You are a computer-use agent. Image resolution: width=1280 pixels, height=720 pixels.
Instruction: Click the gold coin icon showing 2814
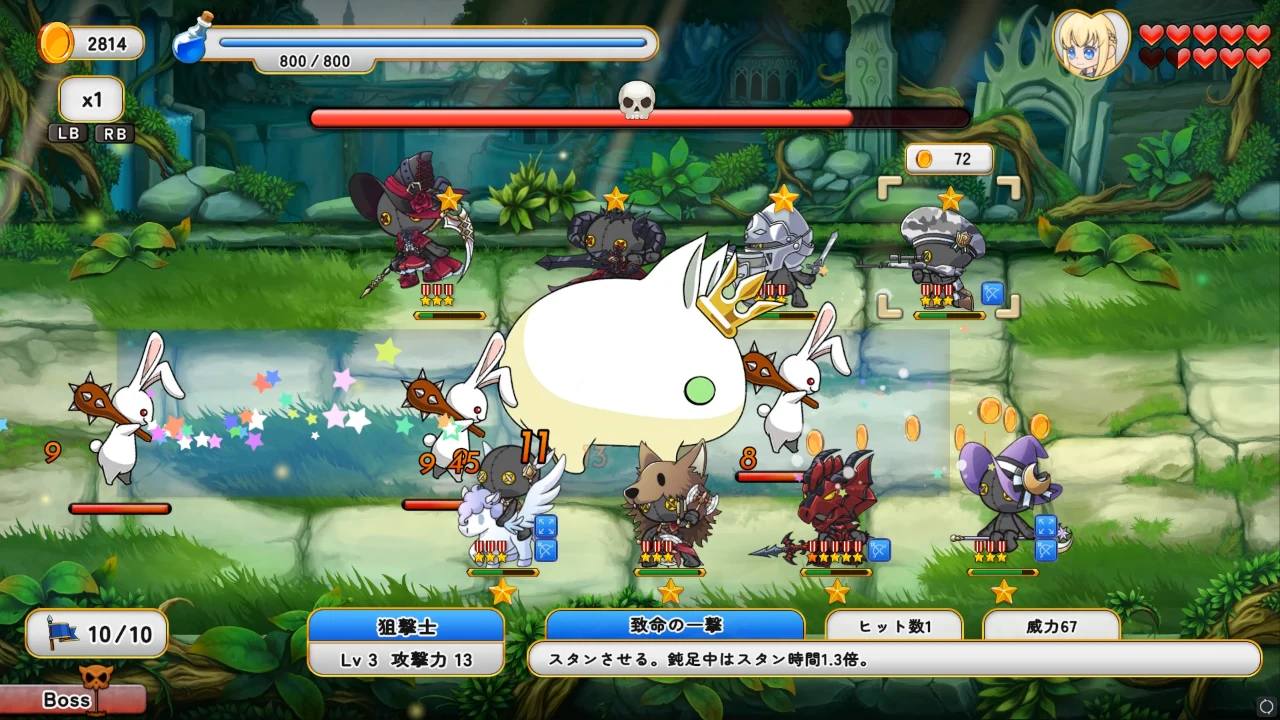(x=57, y=43)
